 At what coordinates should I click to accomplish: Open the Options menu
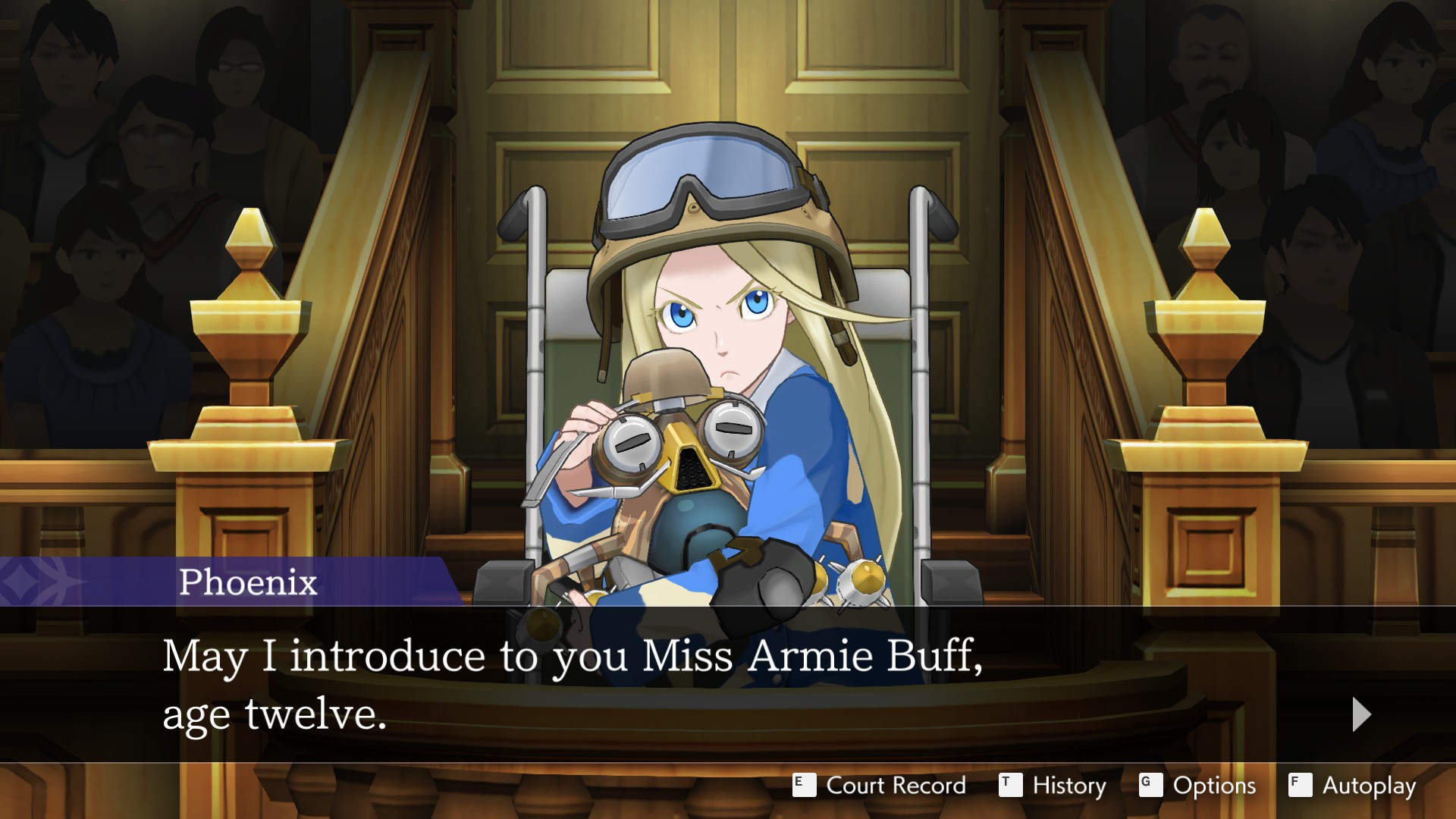(x=1197, y=786)
